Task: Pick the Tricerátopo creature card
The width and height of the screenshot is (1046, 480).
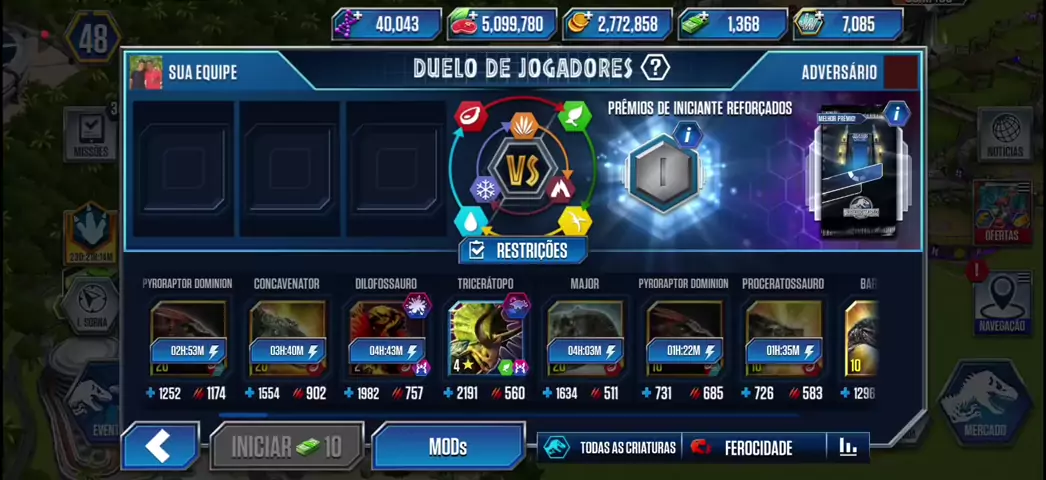Action: (x=485, y=338)
